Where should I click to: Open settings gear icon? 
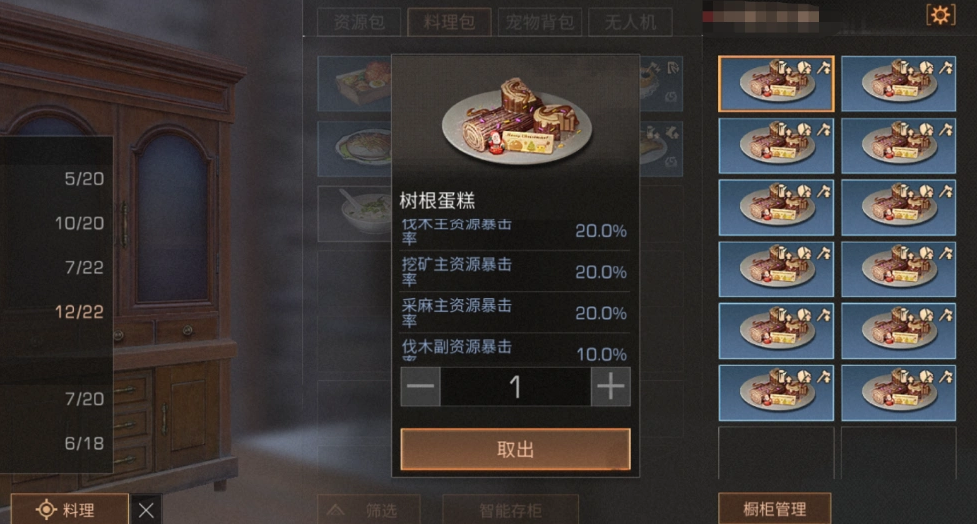[x=940, y=15]
